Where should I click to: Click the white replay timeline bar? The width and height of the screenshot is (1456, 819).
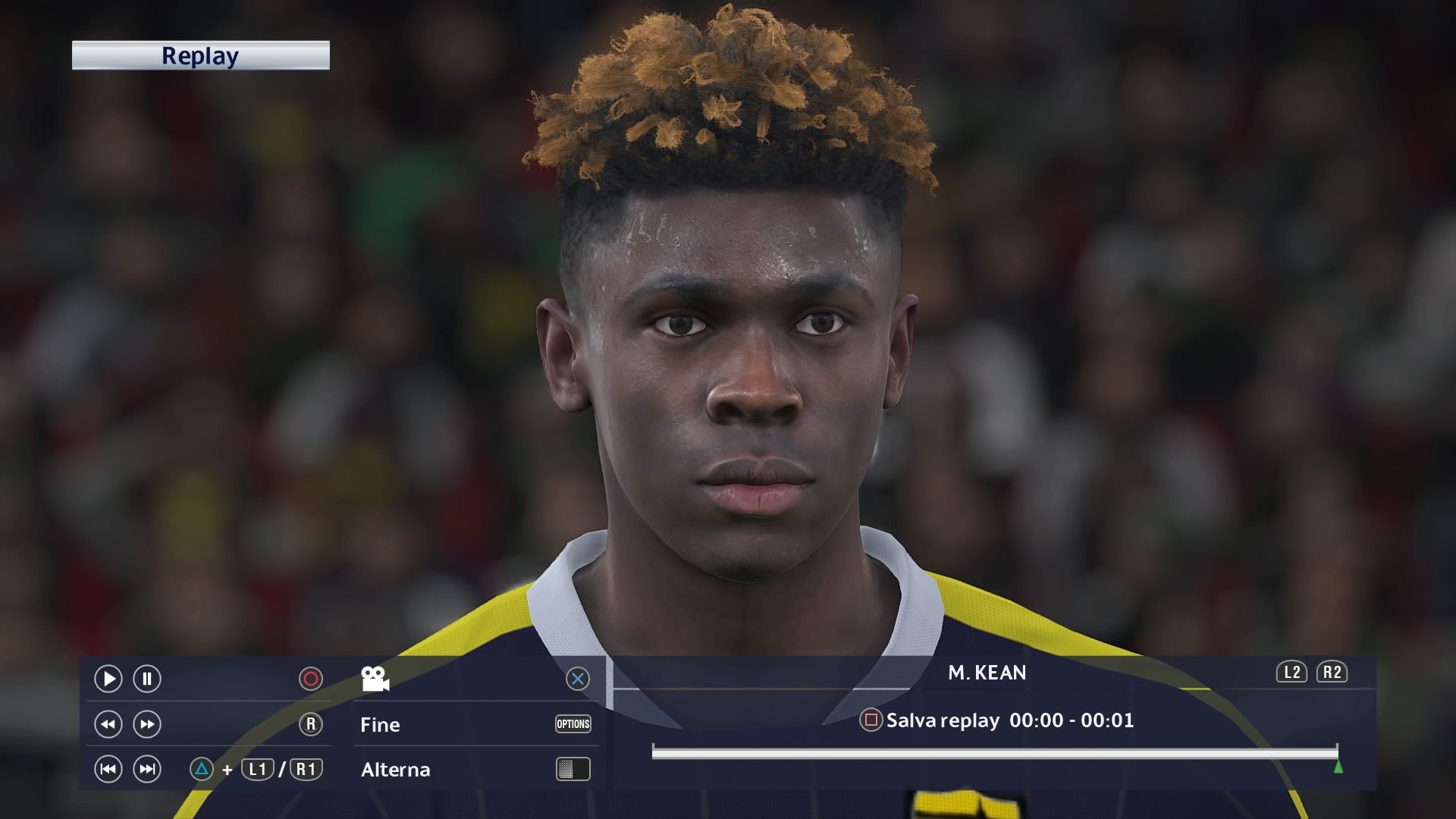tap(993, 752)
